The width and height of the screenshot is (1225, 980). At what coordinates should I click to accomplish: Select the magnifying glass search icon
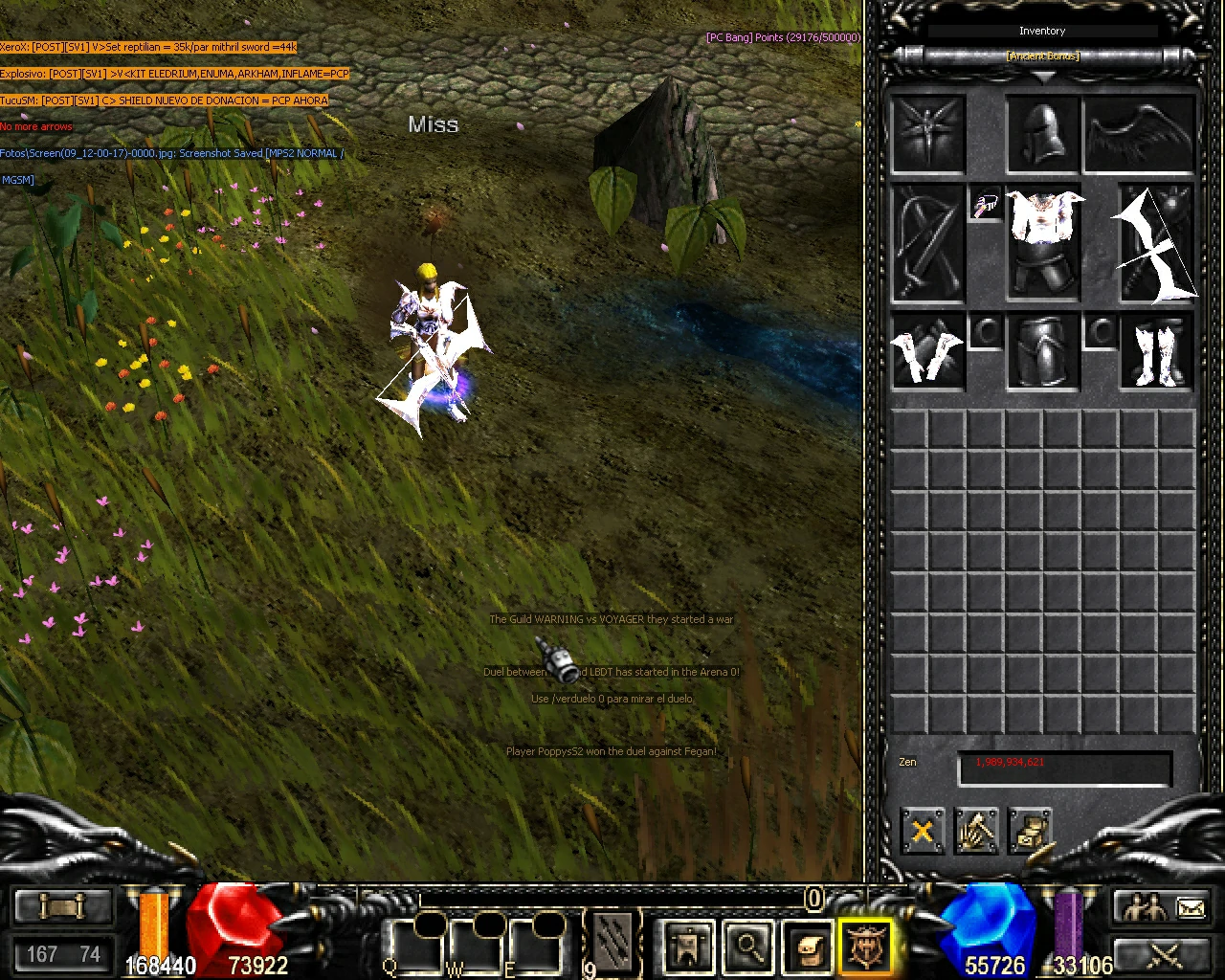(x=747, y=946)
